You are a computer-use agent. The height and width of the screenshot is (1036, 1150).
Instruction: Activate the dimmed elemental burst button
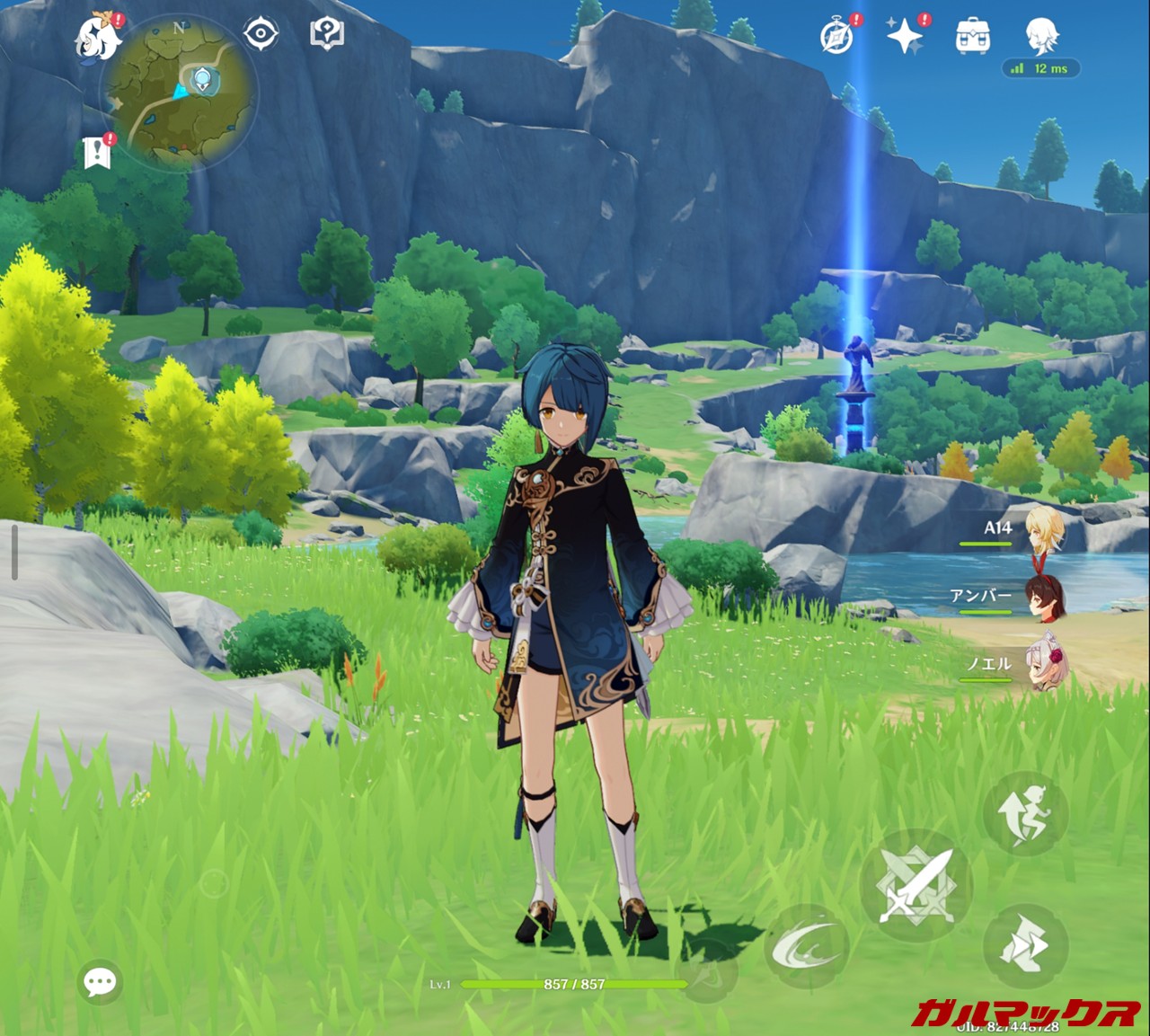click(710, 970)
